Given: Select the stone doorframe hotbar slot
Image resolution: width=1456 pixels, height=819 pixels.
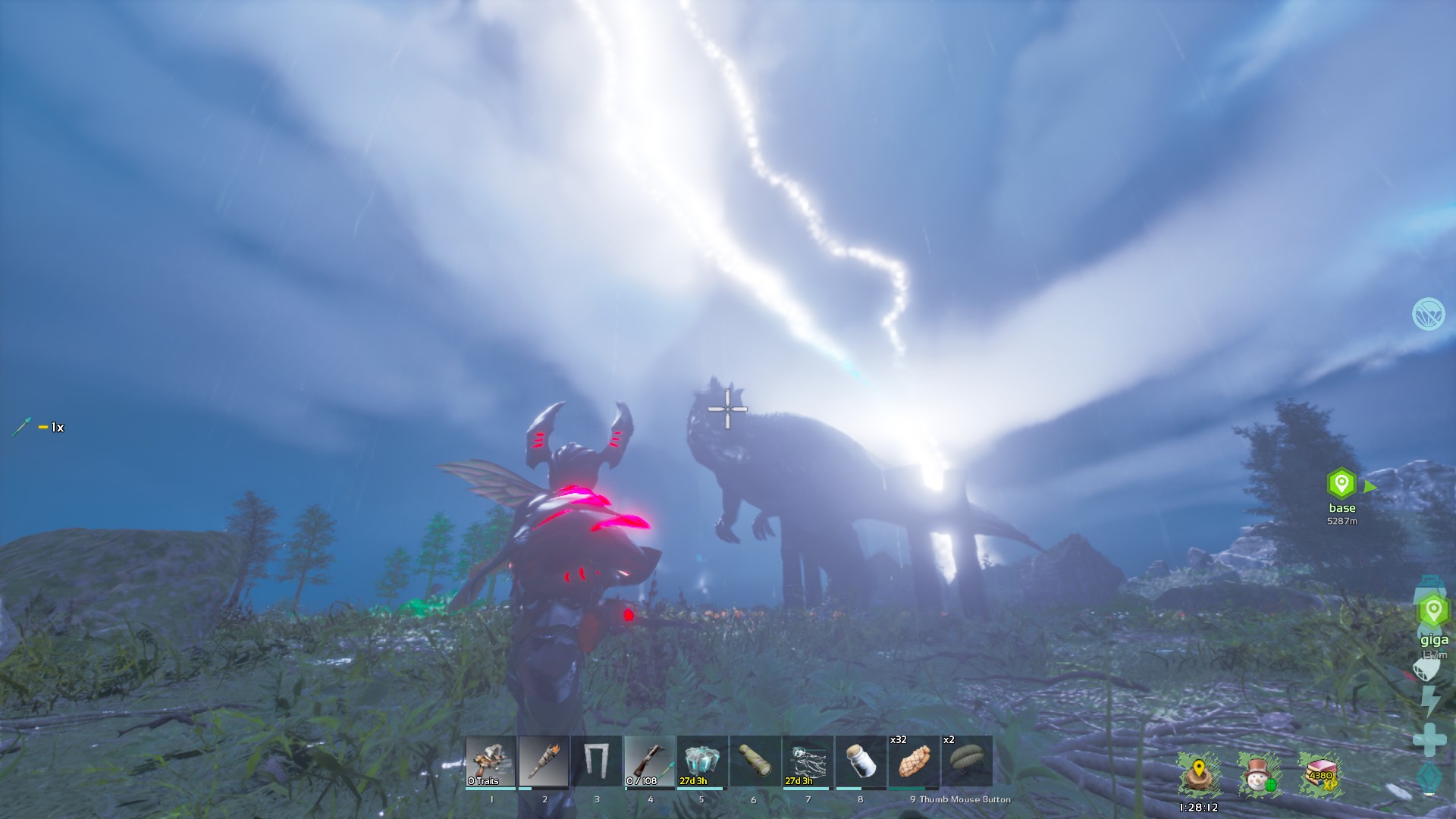Looking at the screenshot, I should point(597,761).
